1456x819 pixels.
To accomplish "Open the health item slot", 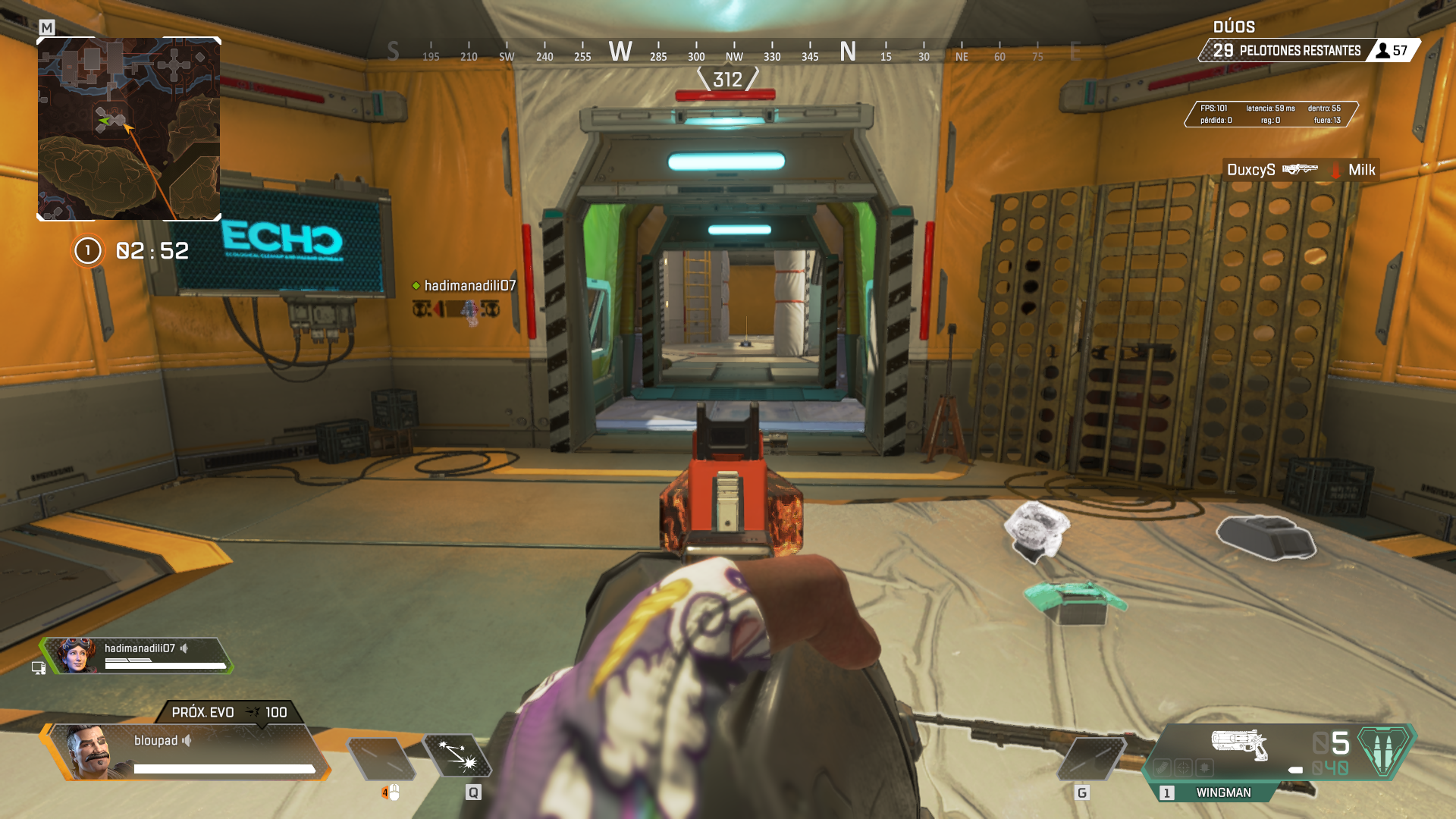I will point(381,758).
